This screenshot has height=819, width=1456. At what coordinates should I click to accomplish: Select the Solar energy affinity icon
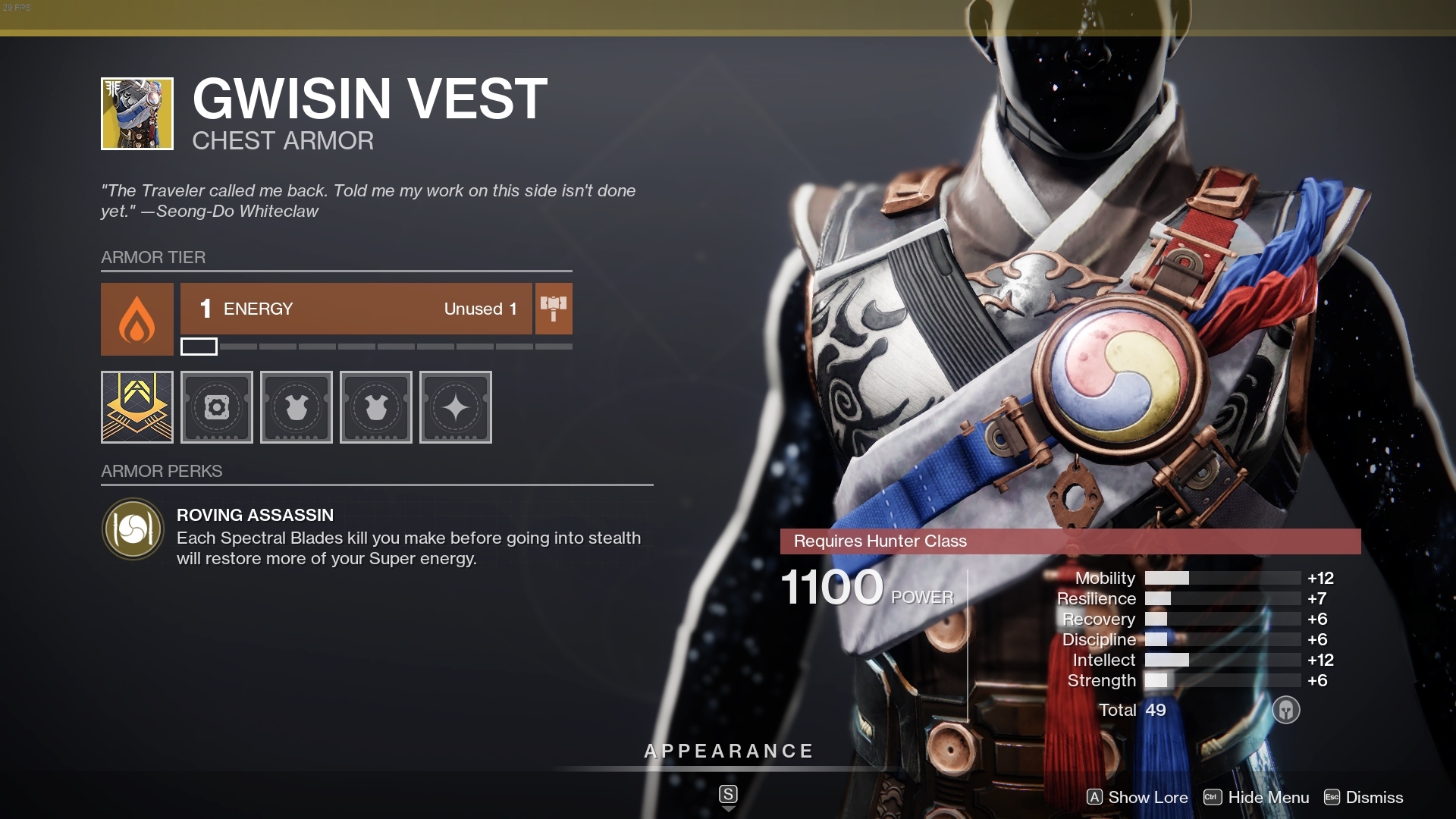tap(136, 319)
